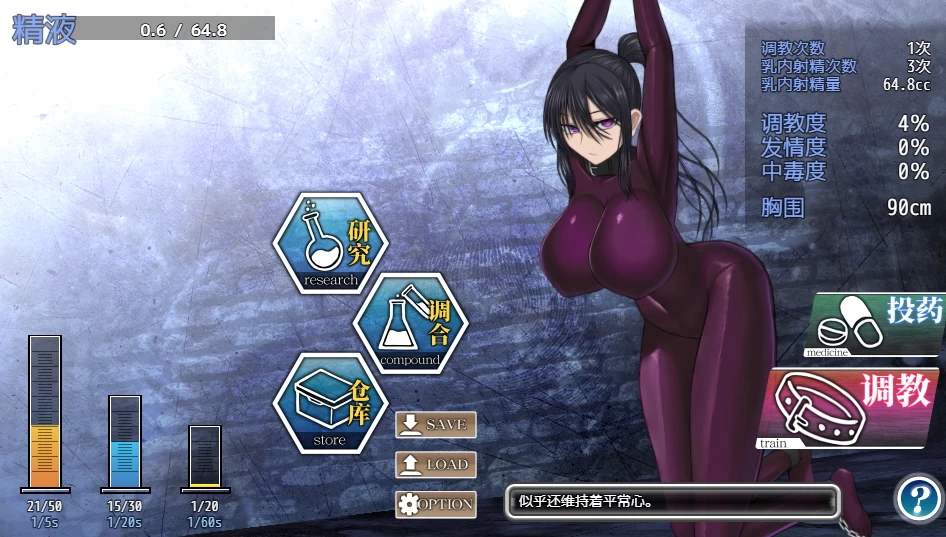
Task: Open the OPTION settings
Action: tap(436, 504)
